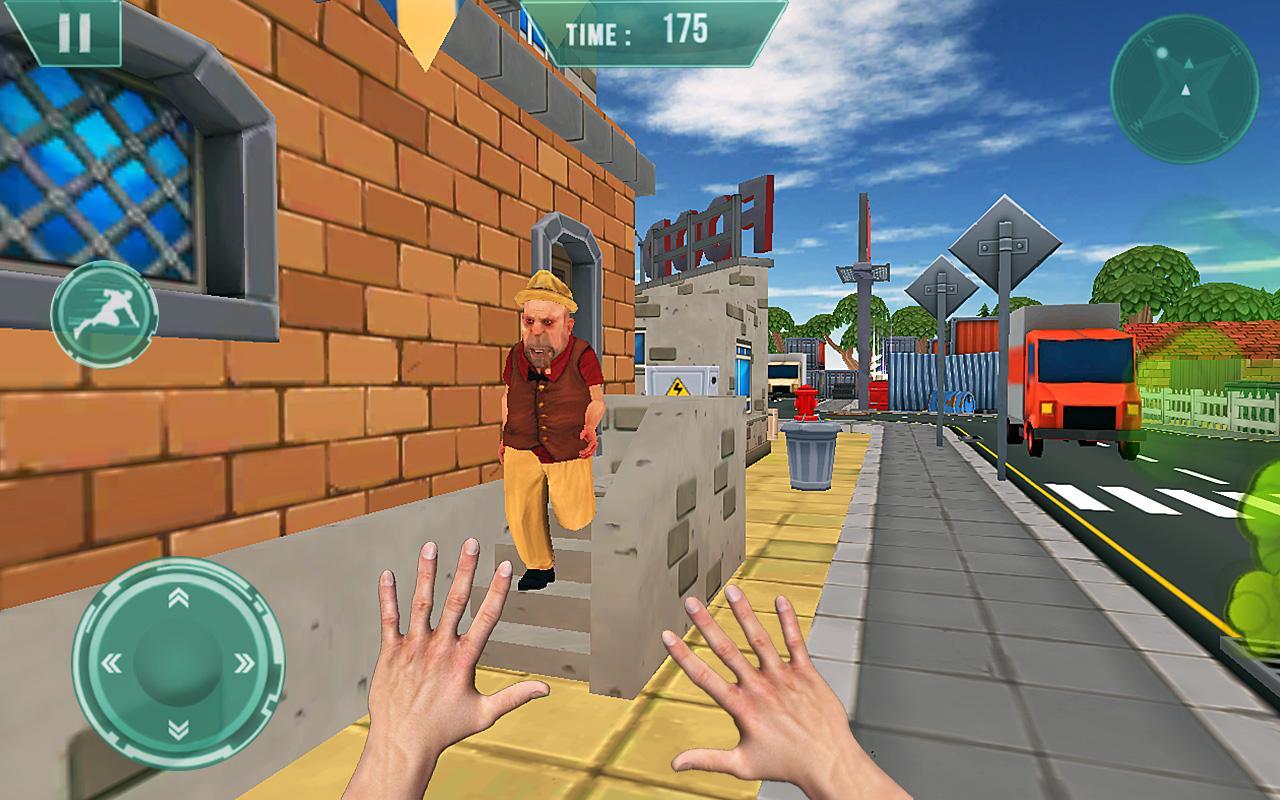Push the joystick's up arrow

coord(178,598)
